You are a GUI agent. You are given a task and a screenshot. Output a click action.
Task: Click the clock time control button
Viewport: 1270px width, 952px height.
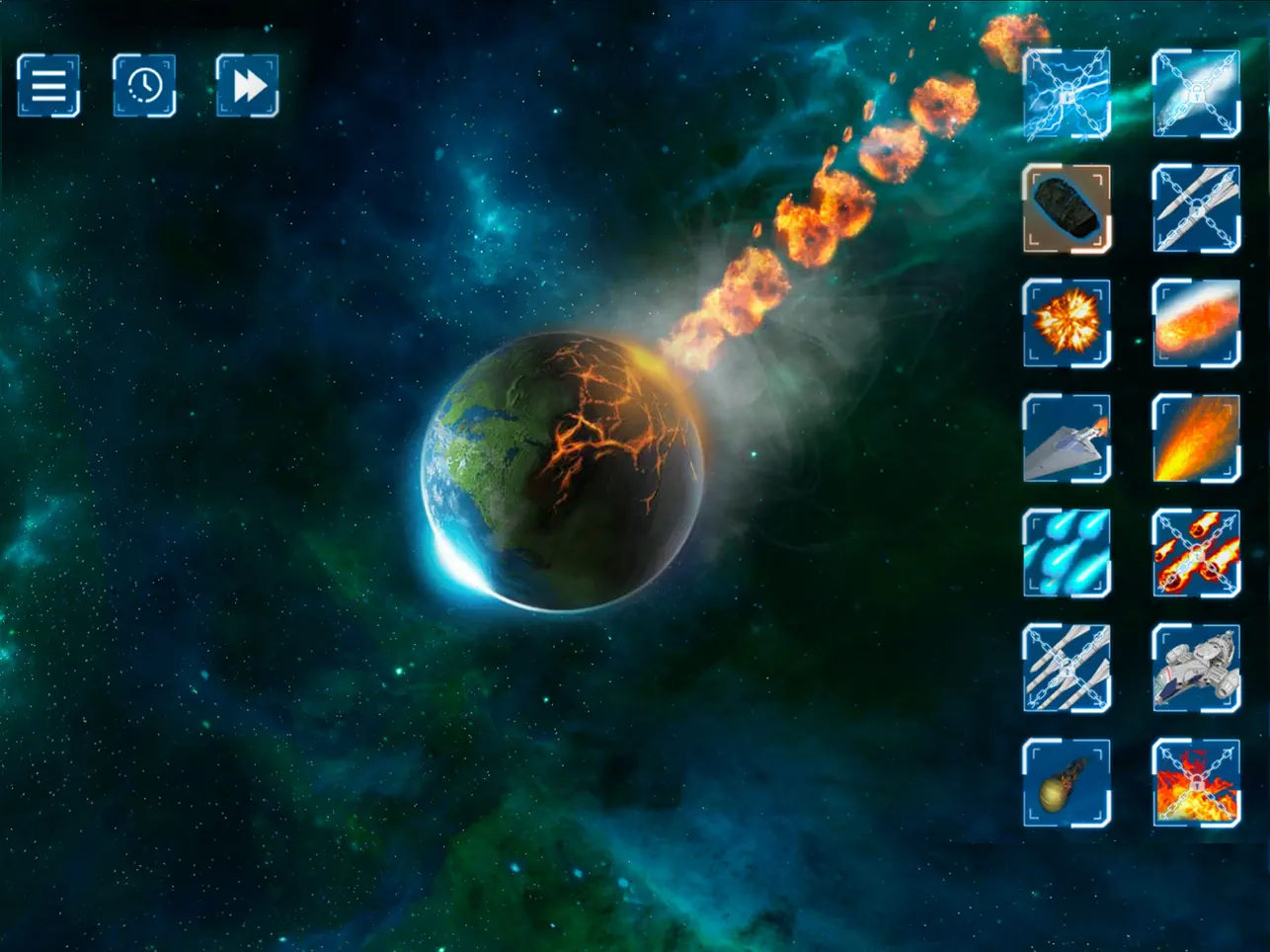[144, 86]
